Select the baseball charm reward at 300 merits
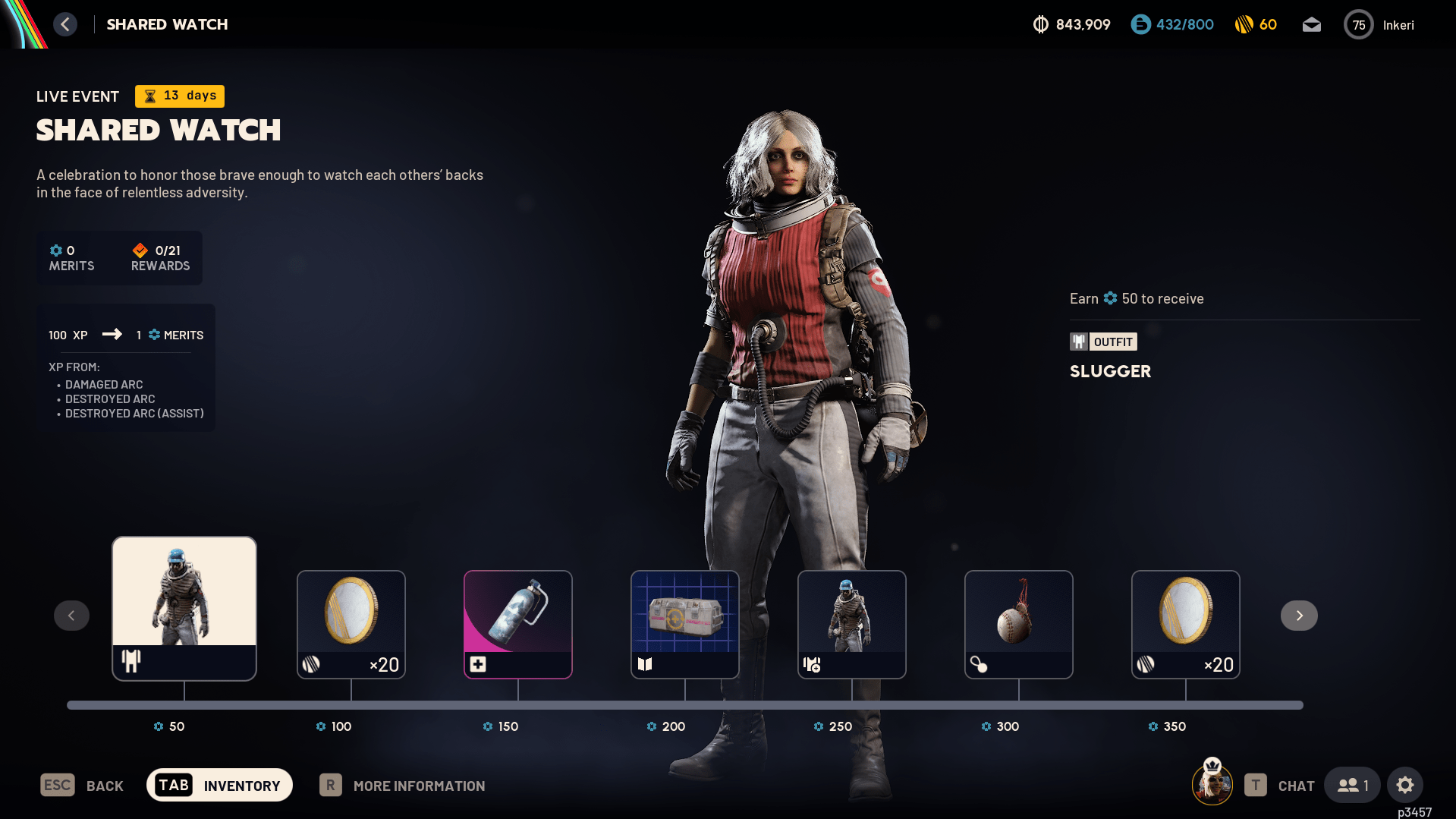This screenshot has width=1456, height=819. [x=1019, y=624]
